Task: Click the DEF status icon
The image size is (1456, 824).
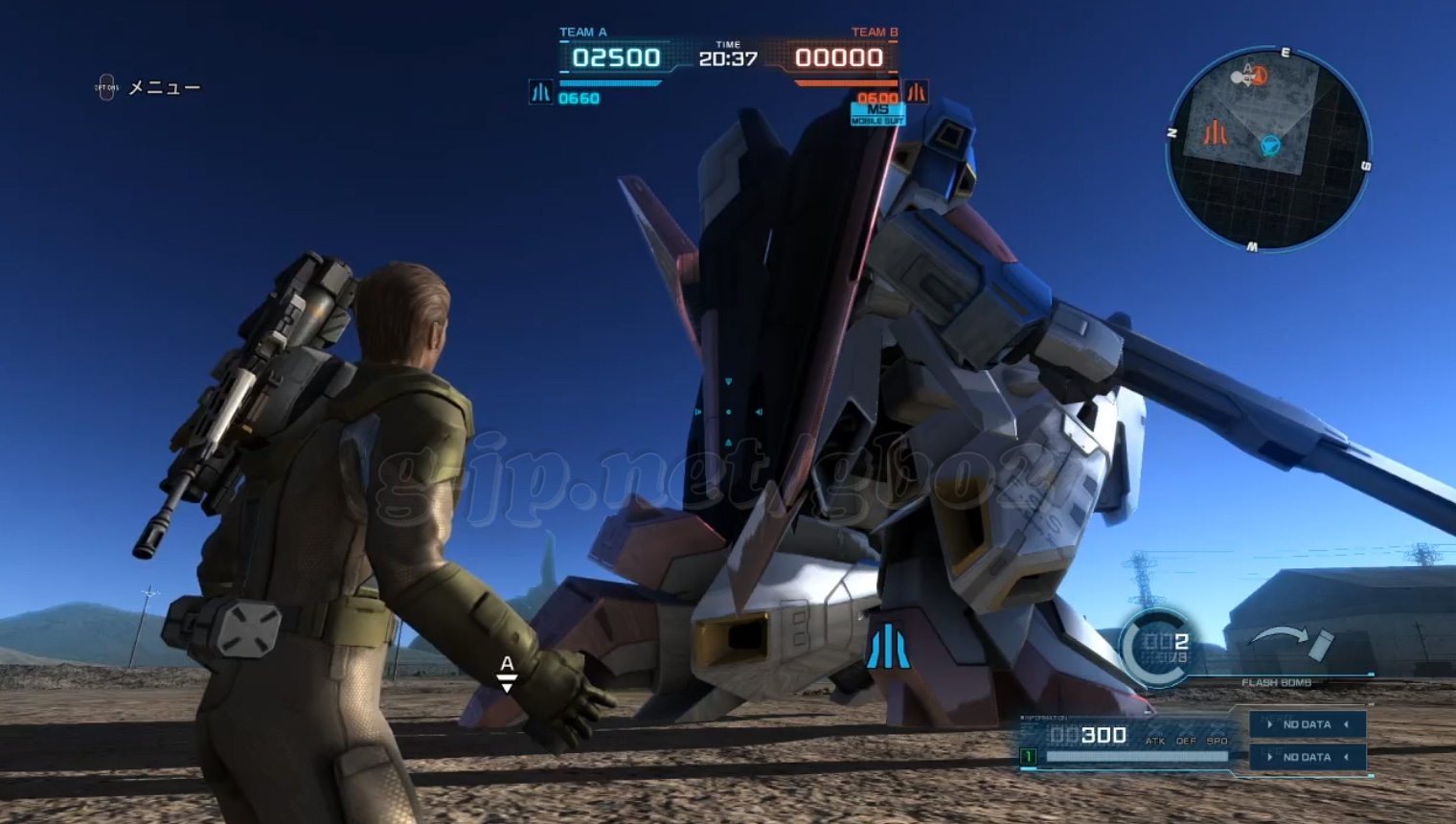Action: tap(1186, 736)
